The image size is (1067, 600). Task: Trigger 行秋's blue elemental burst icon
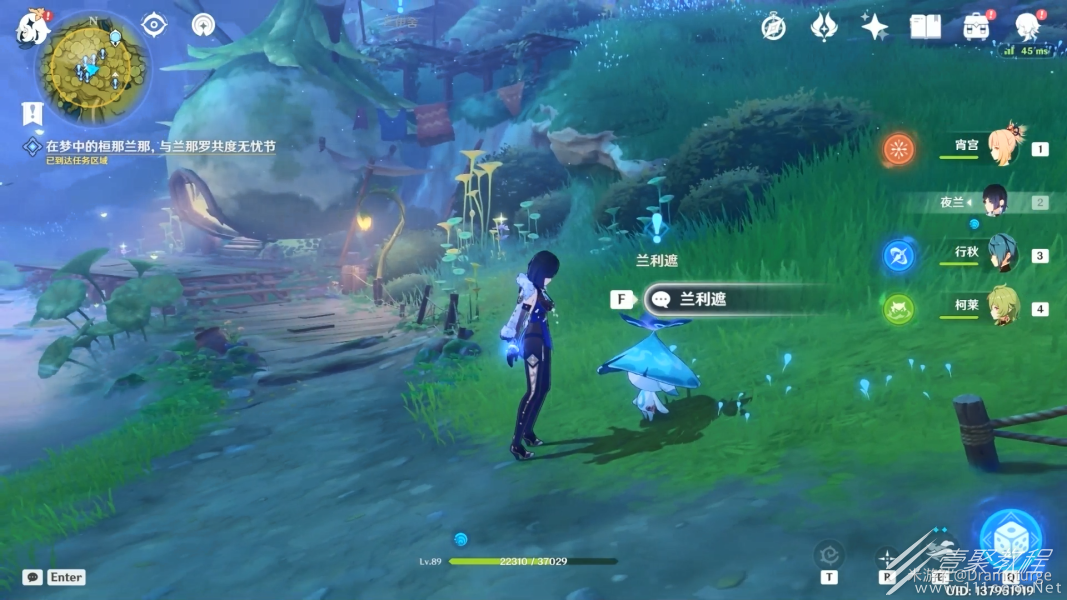point(899,255)
